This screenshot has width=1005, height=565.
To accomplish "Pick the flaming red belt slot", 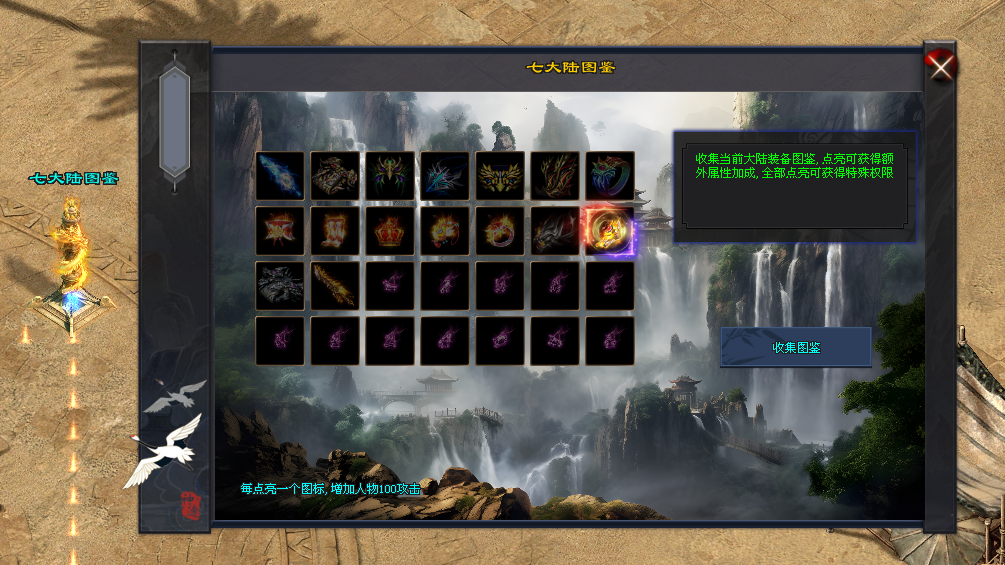I will pyautogui.click(x=280, y=231).
